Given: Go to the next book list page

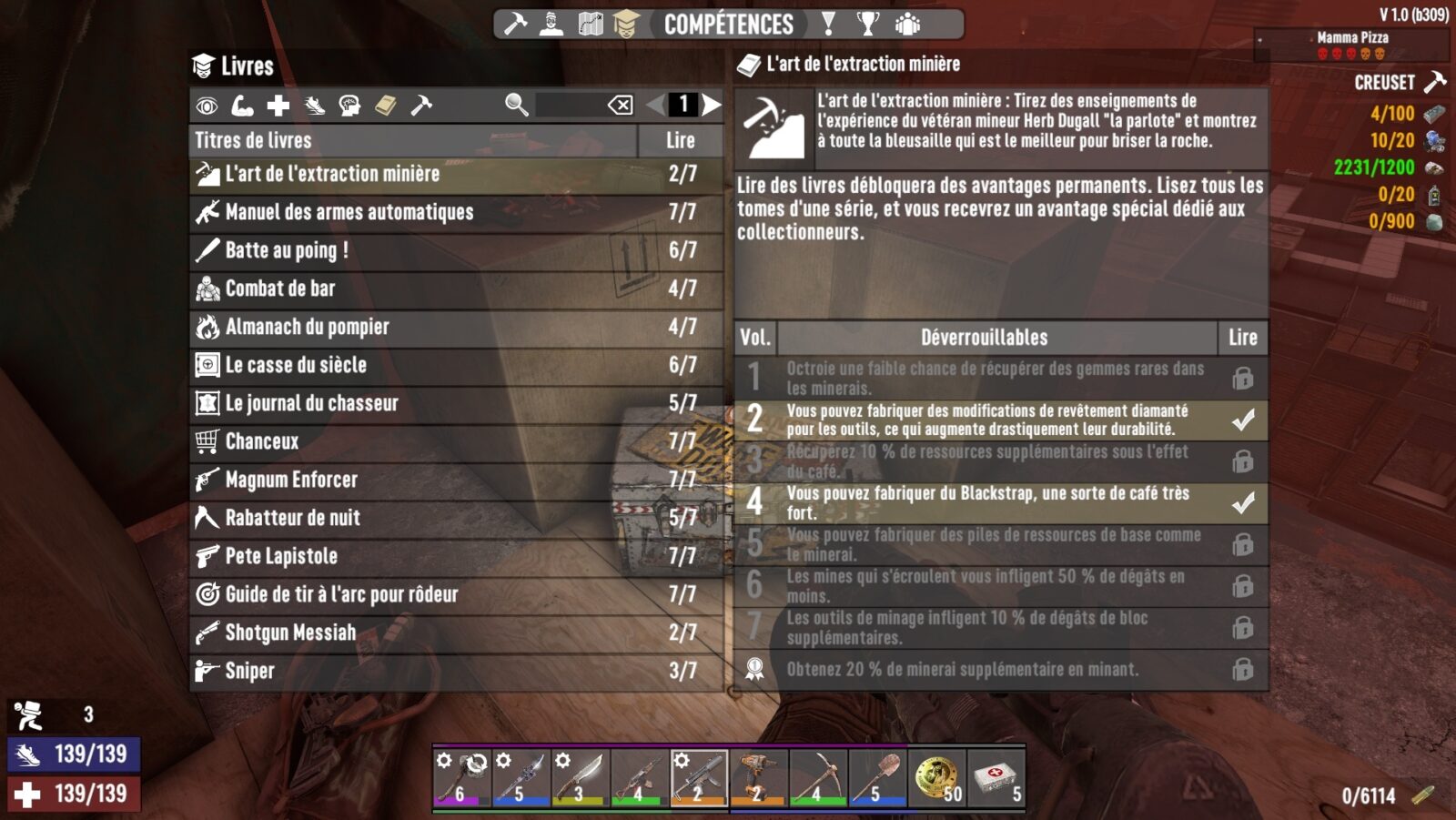Looking at the screenshot, I should 712,105.
